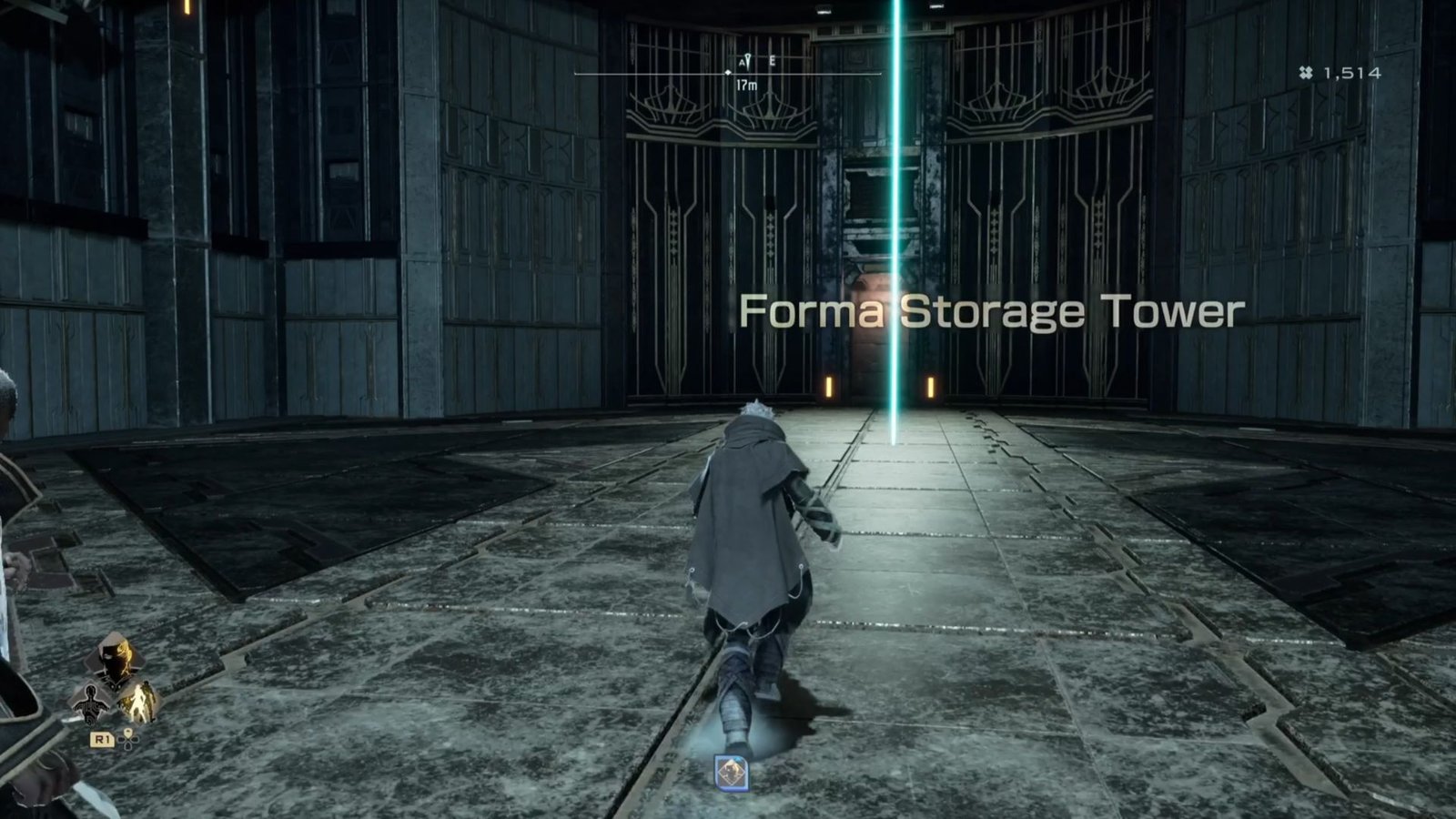
Task: Click the E direction marker on the compass
Action: (x=773, y=61)
